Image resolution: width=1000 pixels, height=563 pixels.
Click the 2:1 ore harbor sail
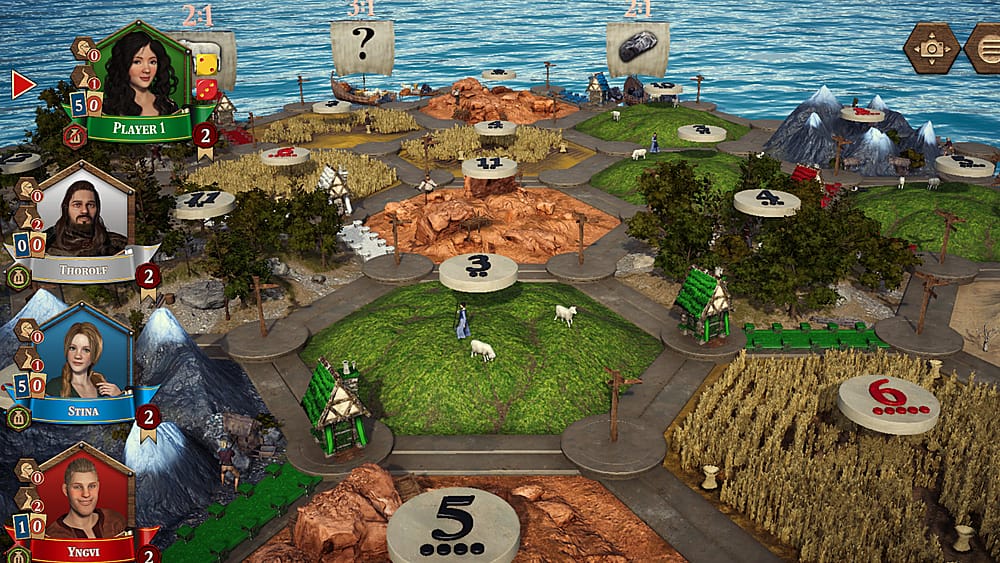pos(637,48)
